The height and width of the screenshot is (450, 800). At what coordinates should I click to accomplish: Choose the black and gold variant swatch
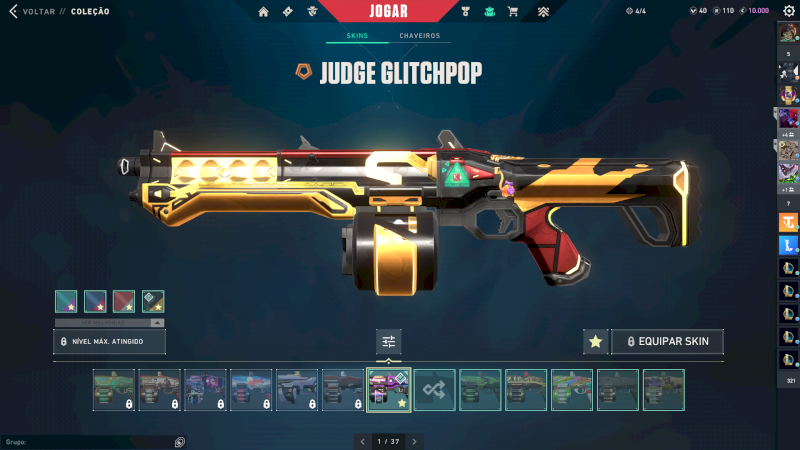coord(153,301)
